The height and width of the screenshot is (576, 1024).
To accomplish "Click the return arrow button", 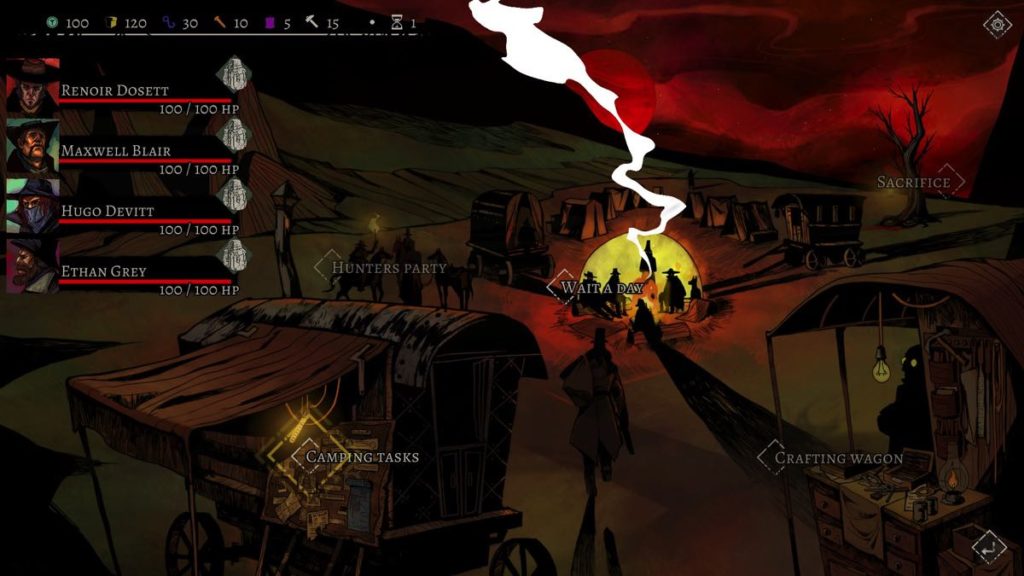I will click(x=989, y=547).
